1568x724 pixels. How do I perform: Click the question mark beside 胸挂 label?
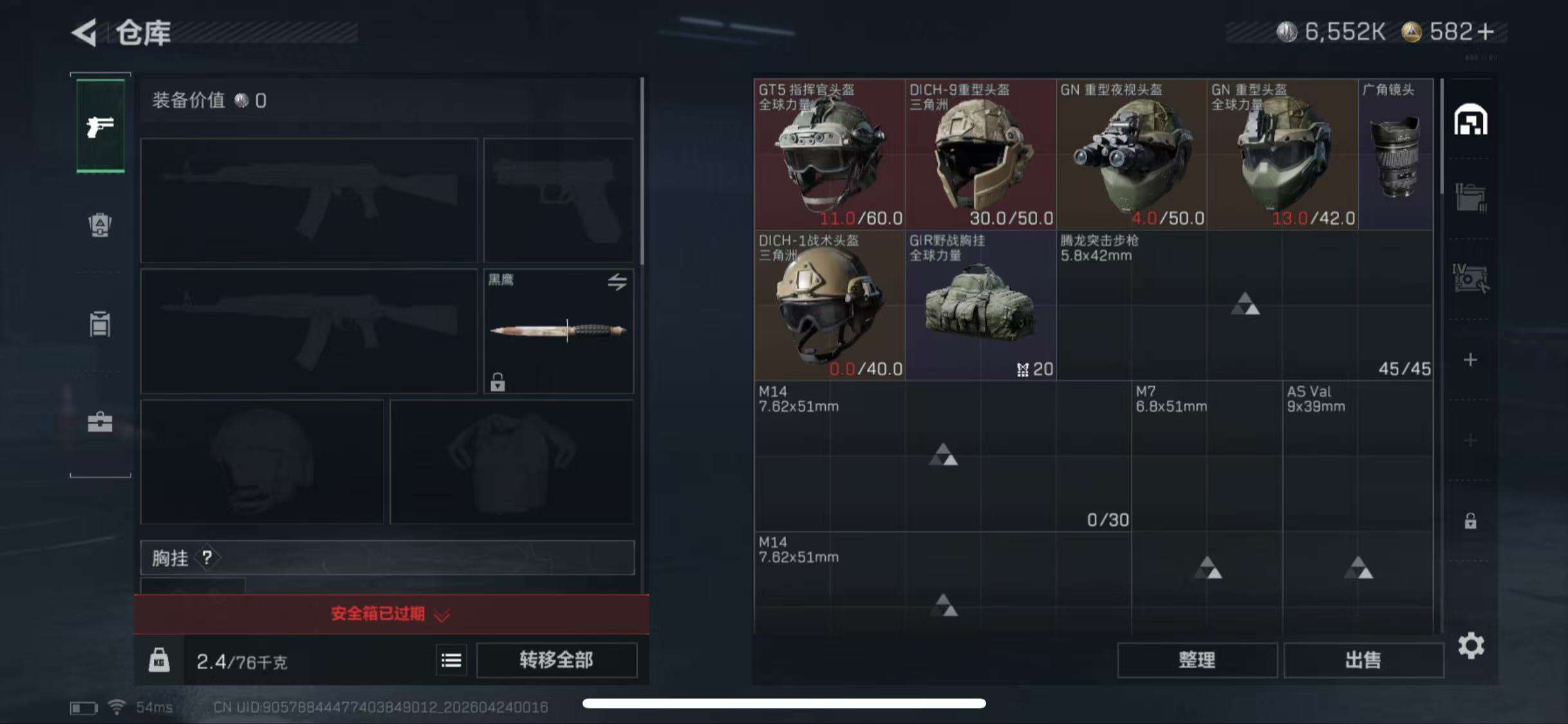tap(206, 559)
